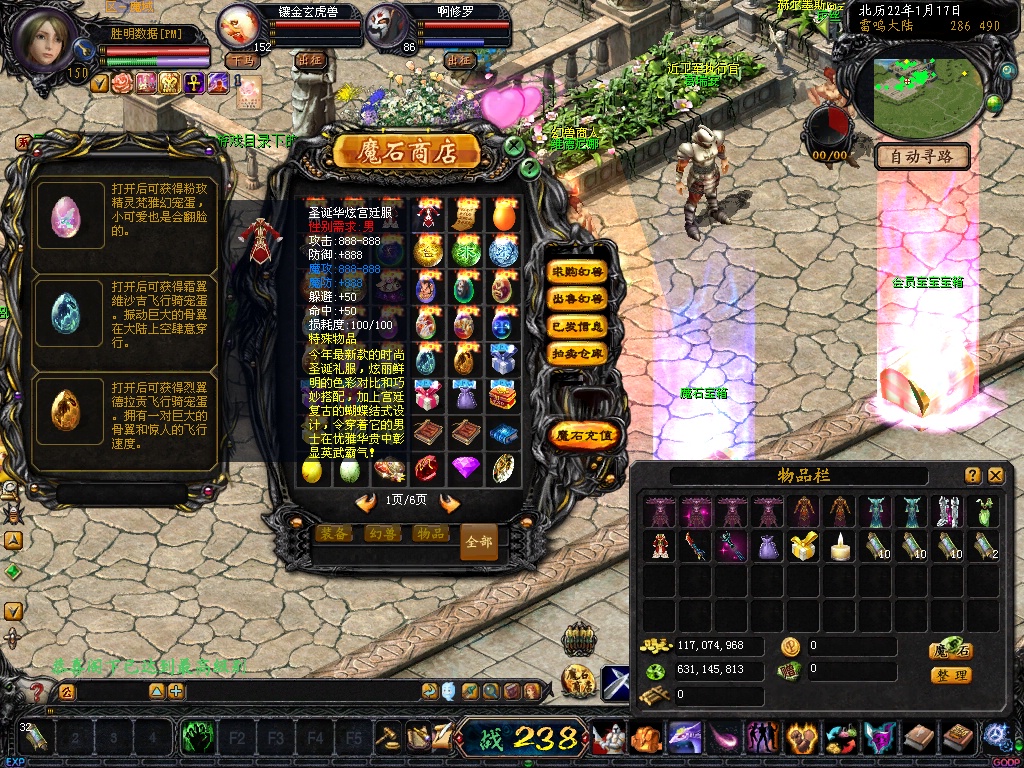The height and width of the screenshot is (768, 1024).
Task: Click the 魔石充值 recharge button
Action: click(586, 435)
